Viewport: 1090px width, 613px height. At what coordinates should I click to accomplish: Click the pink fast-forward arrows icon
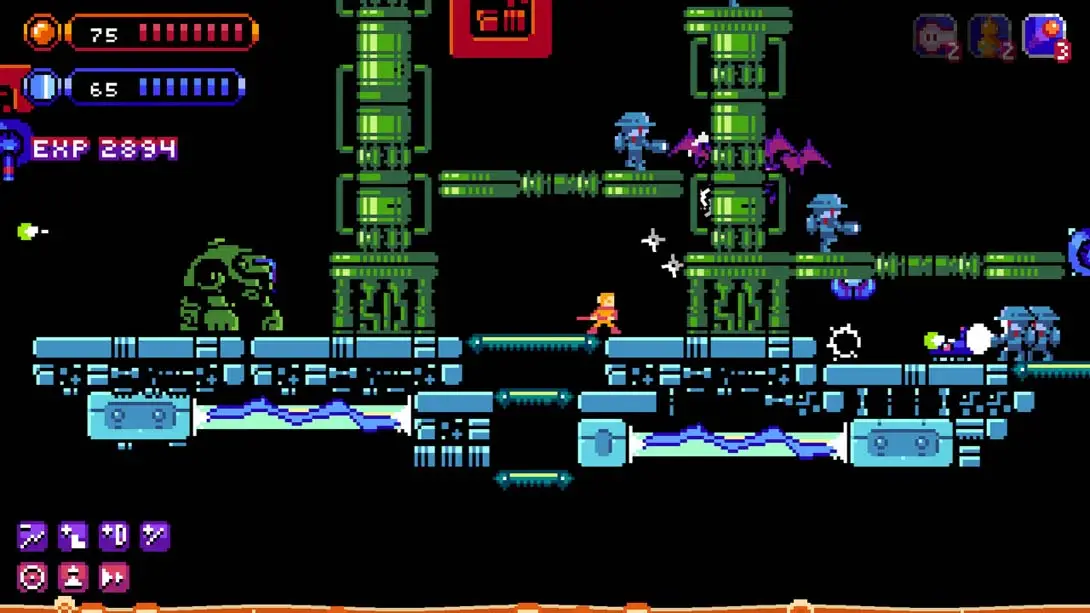click(114, 577)
